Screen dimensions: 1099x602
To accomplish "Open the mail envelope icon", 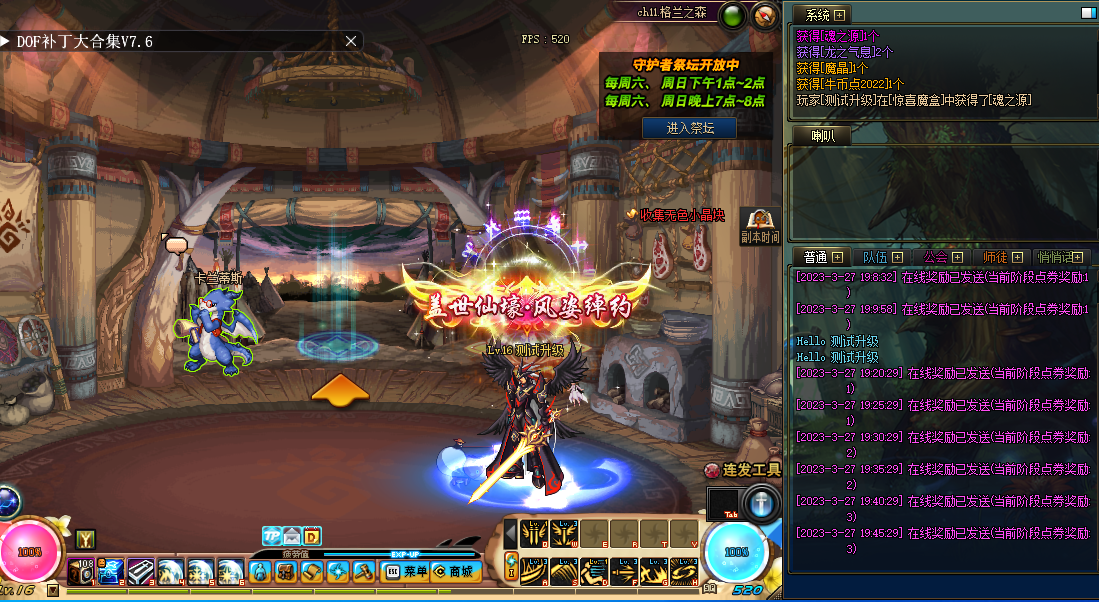I will point(292,536).
